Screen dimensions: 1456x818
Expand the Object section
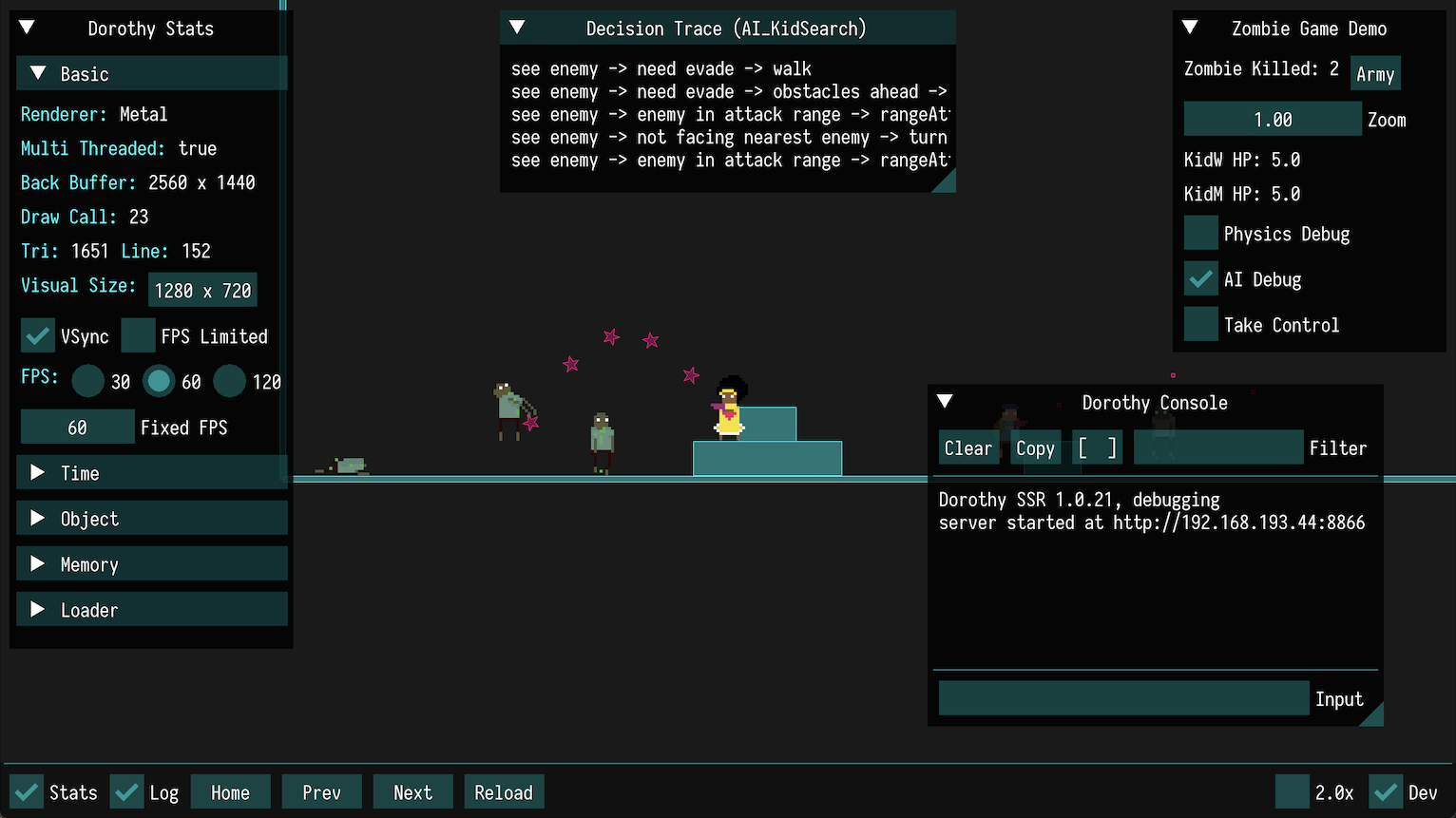[152, 519]
